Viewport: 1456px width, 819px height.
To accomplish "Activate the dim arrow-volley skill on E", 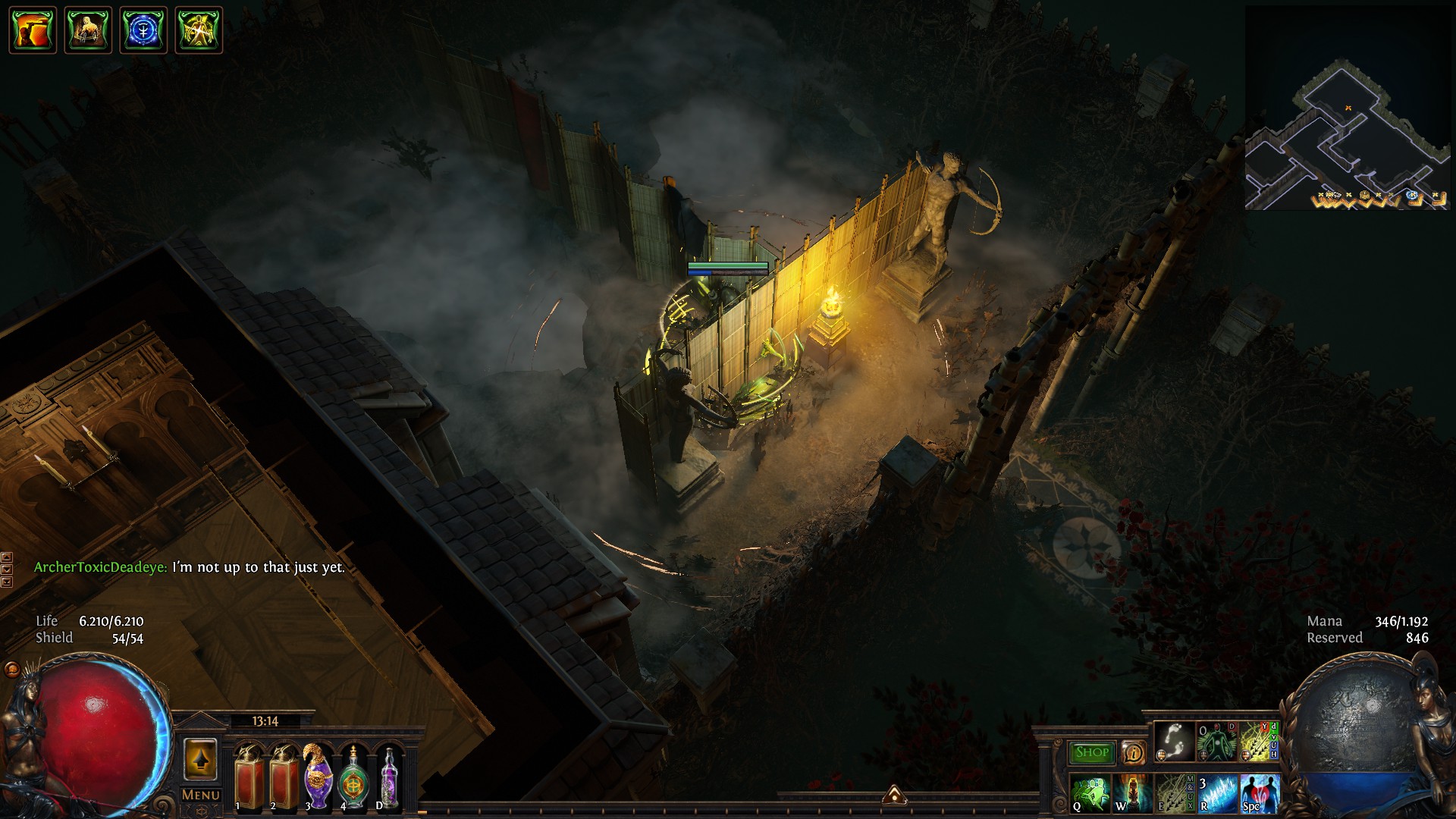I will 1173,793.
